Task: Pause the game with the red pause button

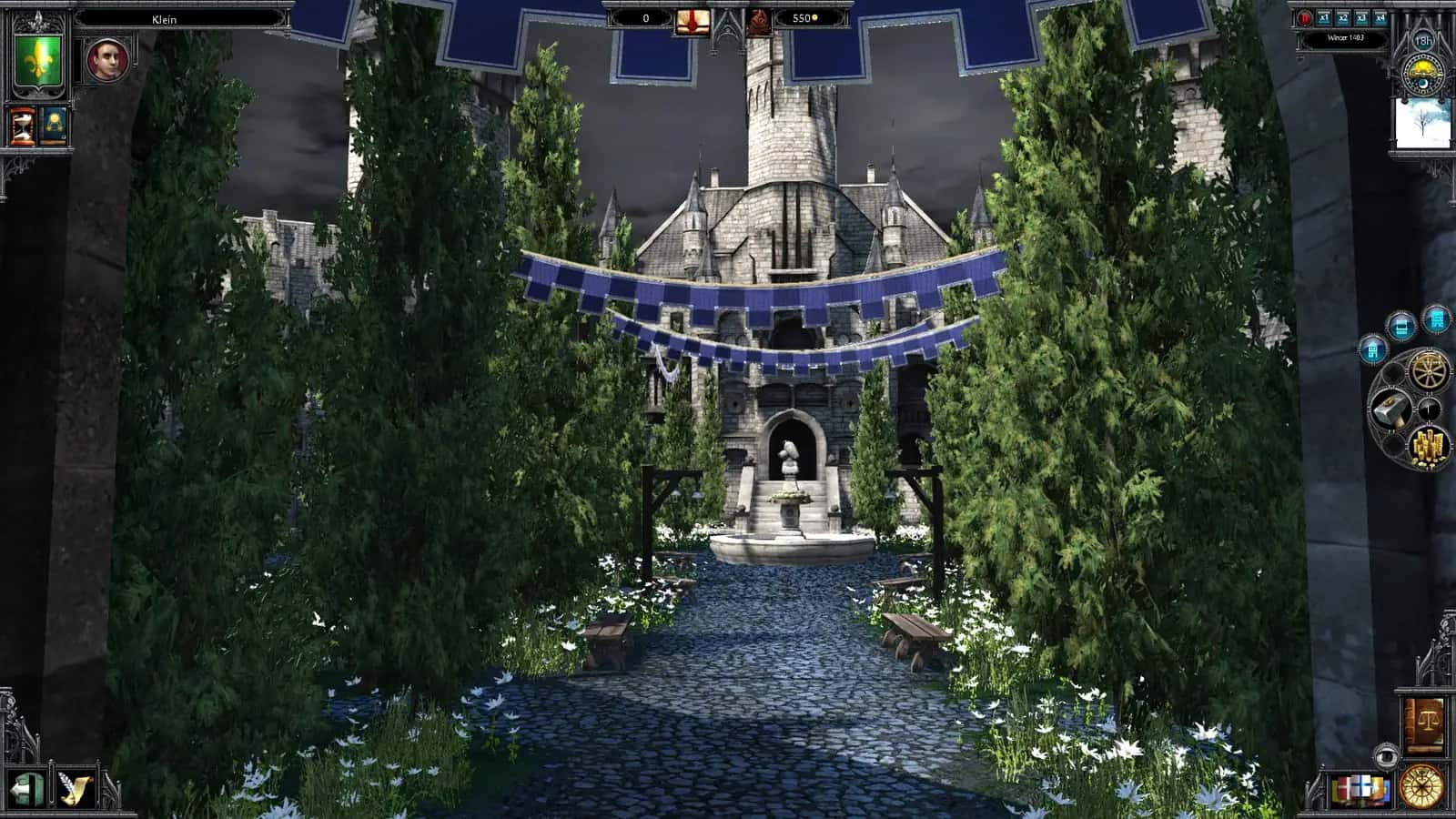Action: click(x=1304, y=18)
